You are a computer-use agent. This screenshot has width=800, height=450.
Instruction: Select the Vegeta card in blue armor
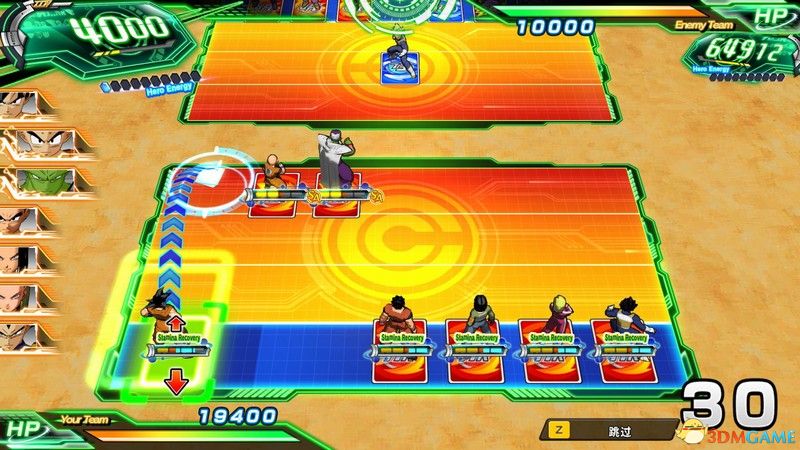click(x=622, y=345)
